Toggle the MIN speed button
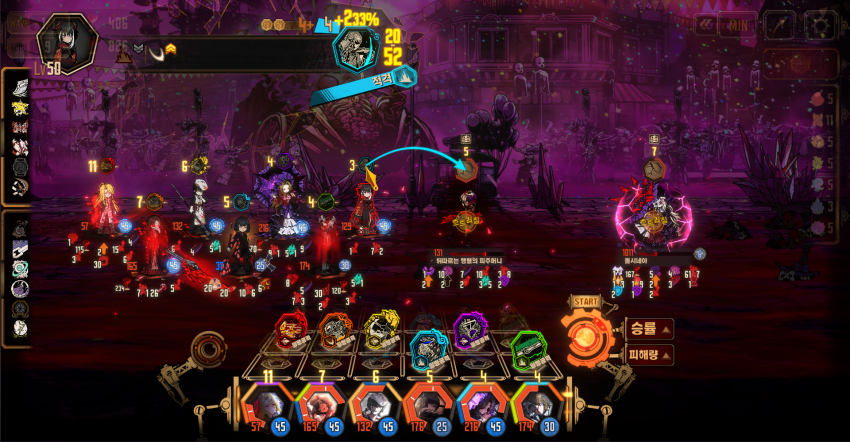850x442 pixels. pos(741,26)
